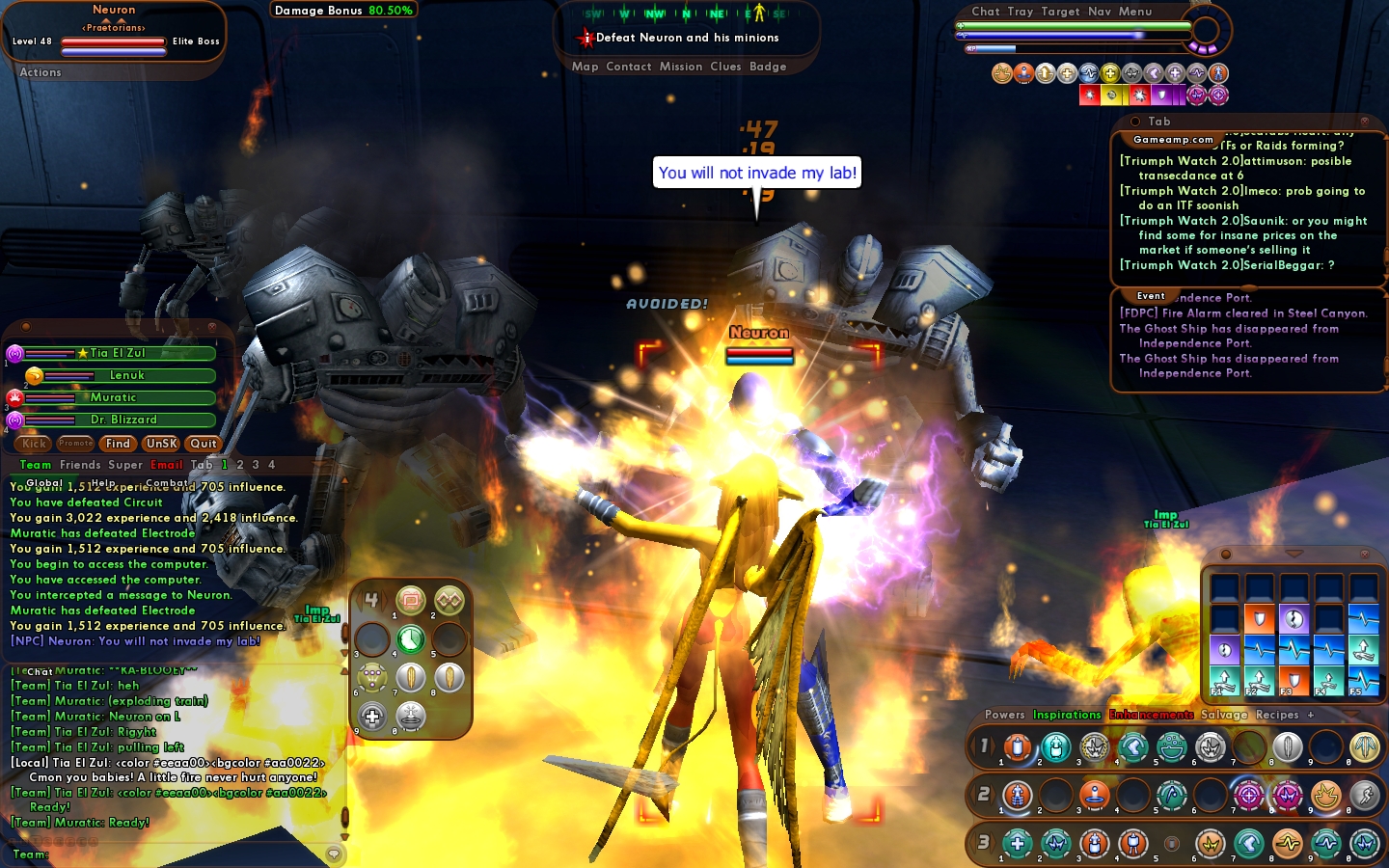Open the Map from the nav bar
Screen dimensions: 1389x868
[585, 67]
